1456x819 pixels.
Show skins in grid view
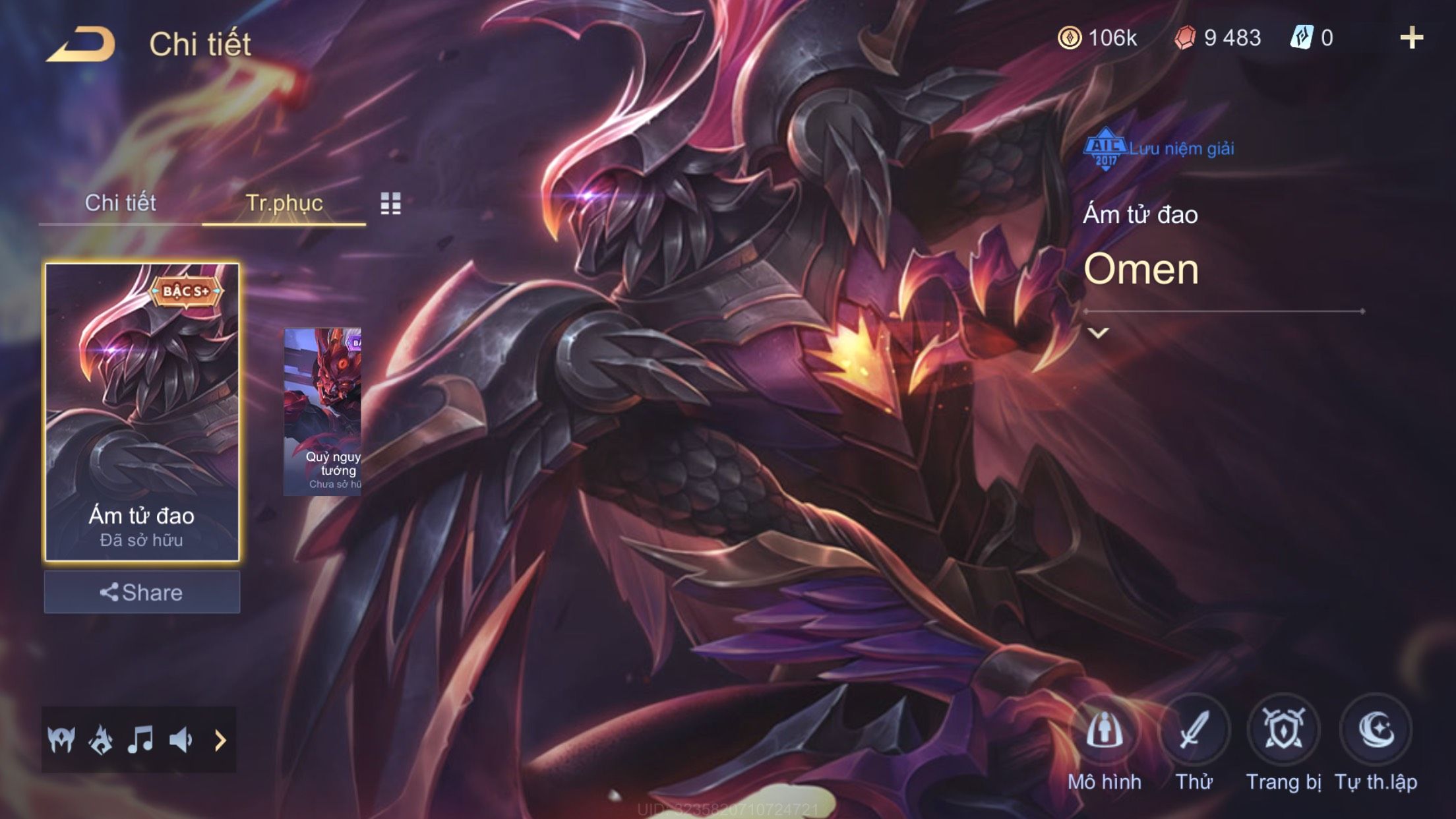(x=390, y=204)
